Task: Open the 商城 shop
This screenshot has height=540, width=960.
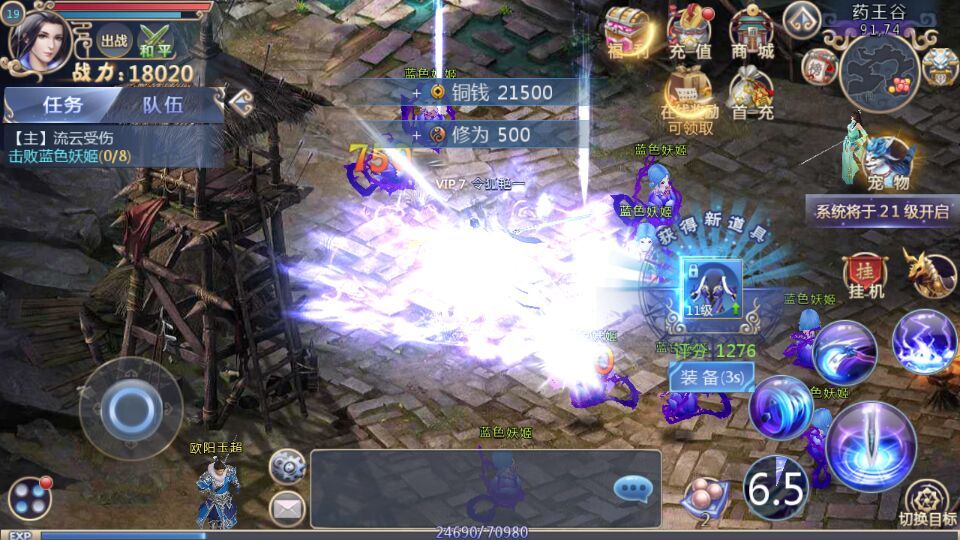Action: coord(752,32)
